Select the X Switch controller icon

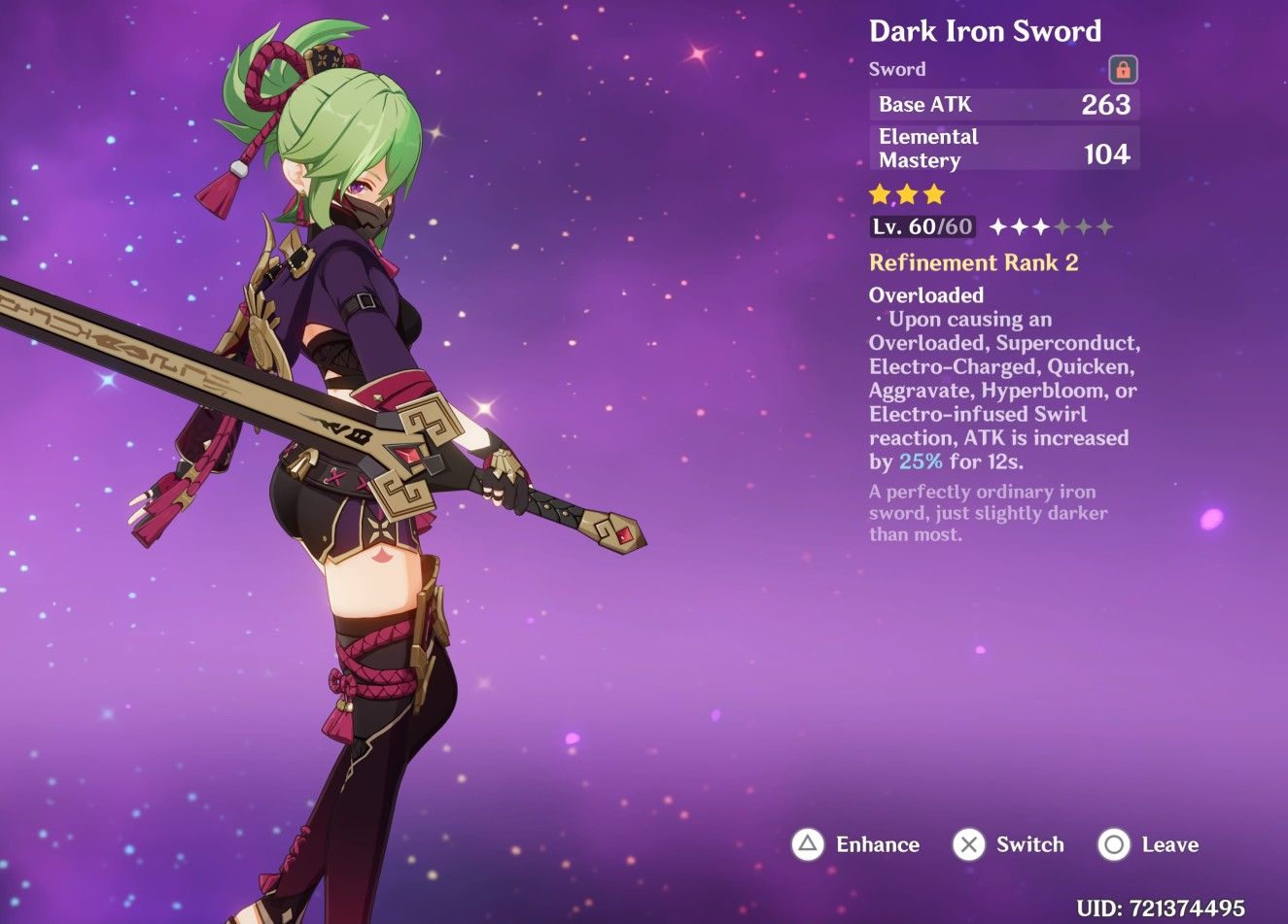968,844
